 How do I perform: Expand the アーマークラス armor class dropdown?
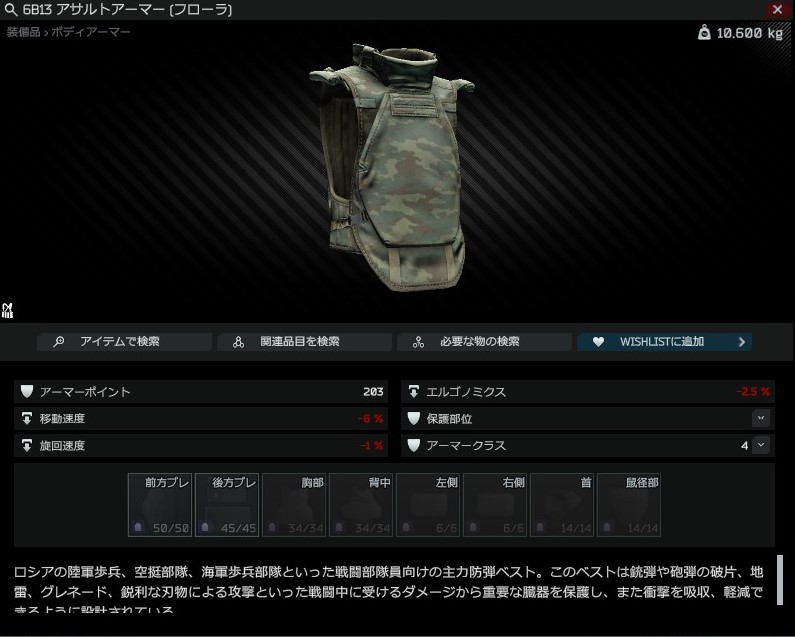point(761,445)
